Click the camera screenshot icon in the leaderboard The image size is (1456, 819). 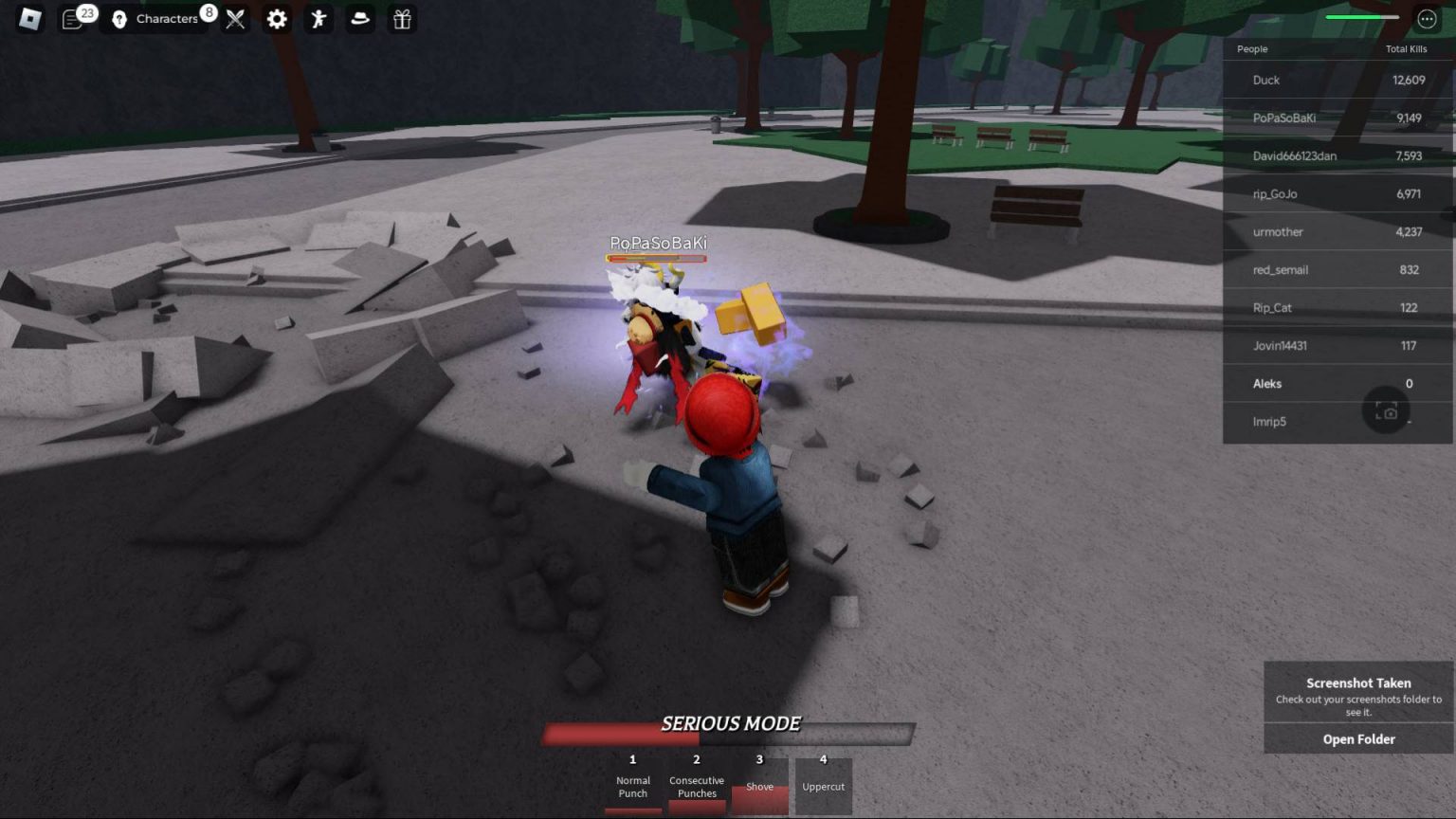click(1387, 410)
